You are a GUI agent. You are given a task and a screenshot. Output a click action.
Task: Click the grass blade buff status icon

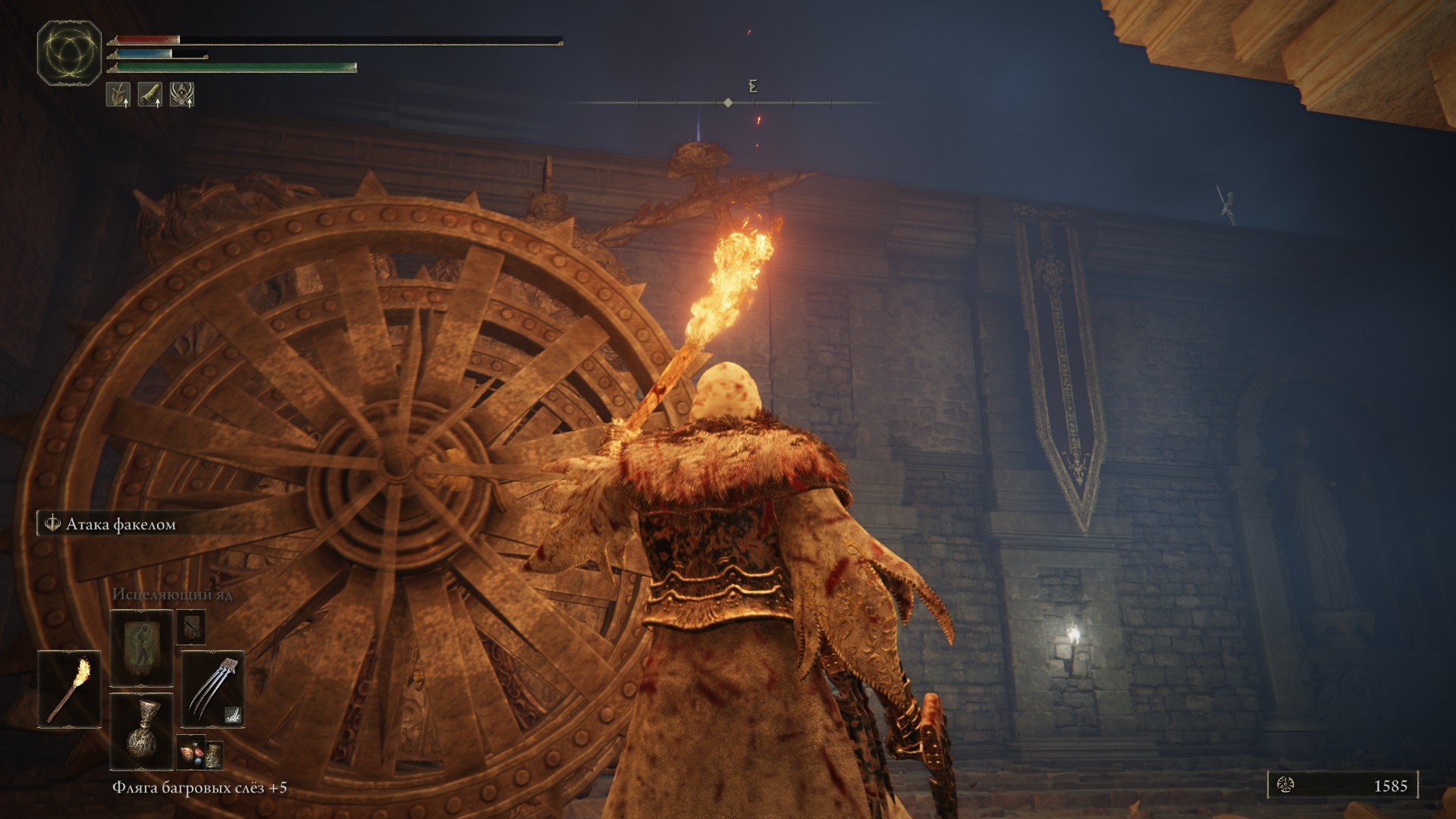pos(118,95)
